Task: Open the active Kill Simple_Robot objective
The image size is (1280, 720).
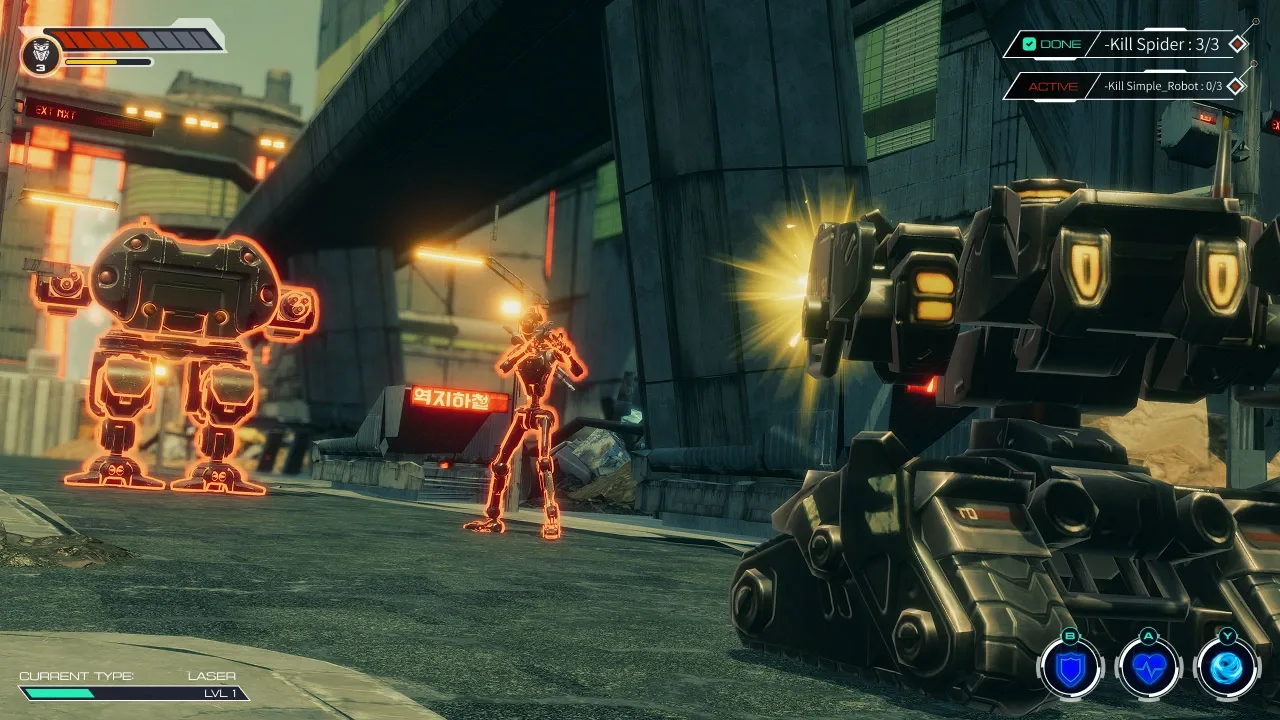Action: click(x=1128, y=86)
